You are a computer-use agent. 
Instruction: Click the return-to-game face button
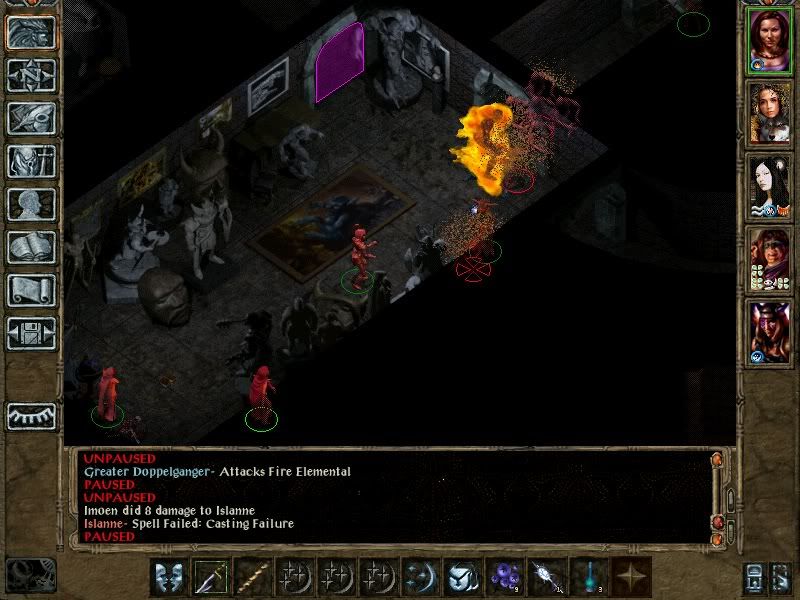[x=31, y=32]
